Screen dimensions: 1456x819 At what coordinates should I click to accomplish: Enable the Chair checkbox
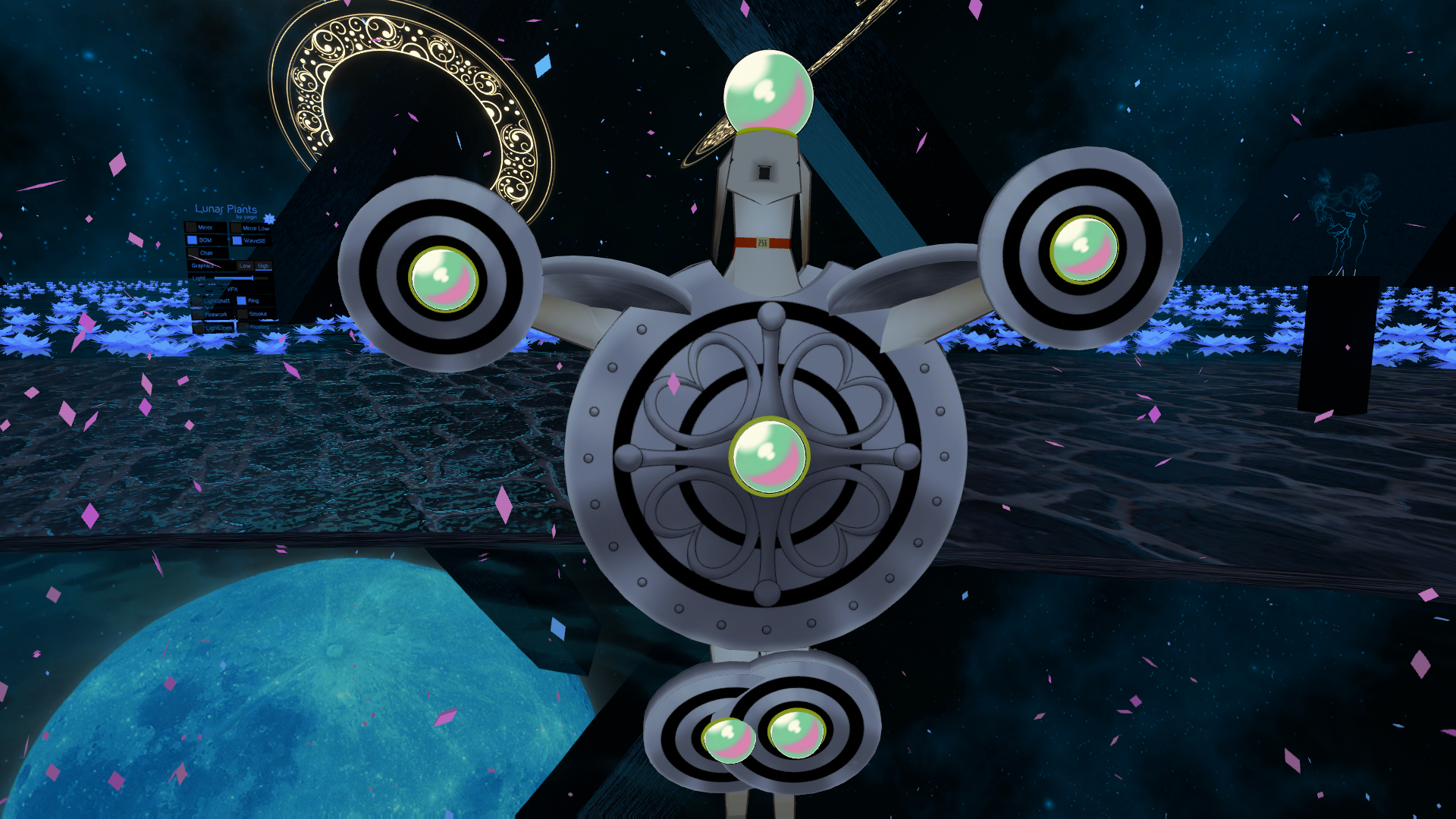pyautogui.click(x=193, y=253)
